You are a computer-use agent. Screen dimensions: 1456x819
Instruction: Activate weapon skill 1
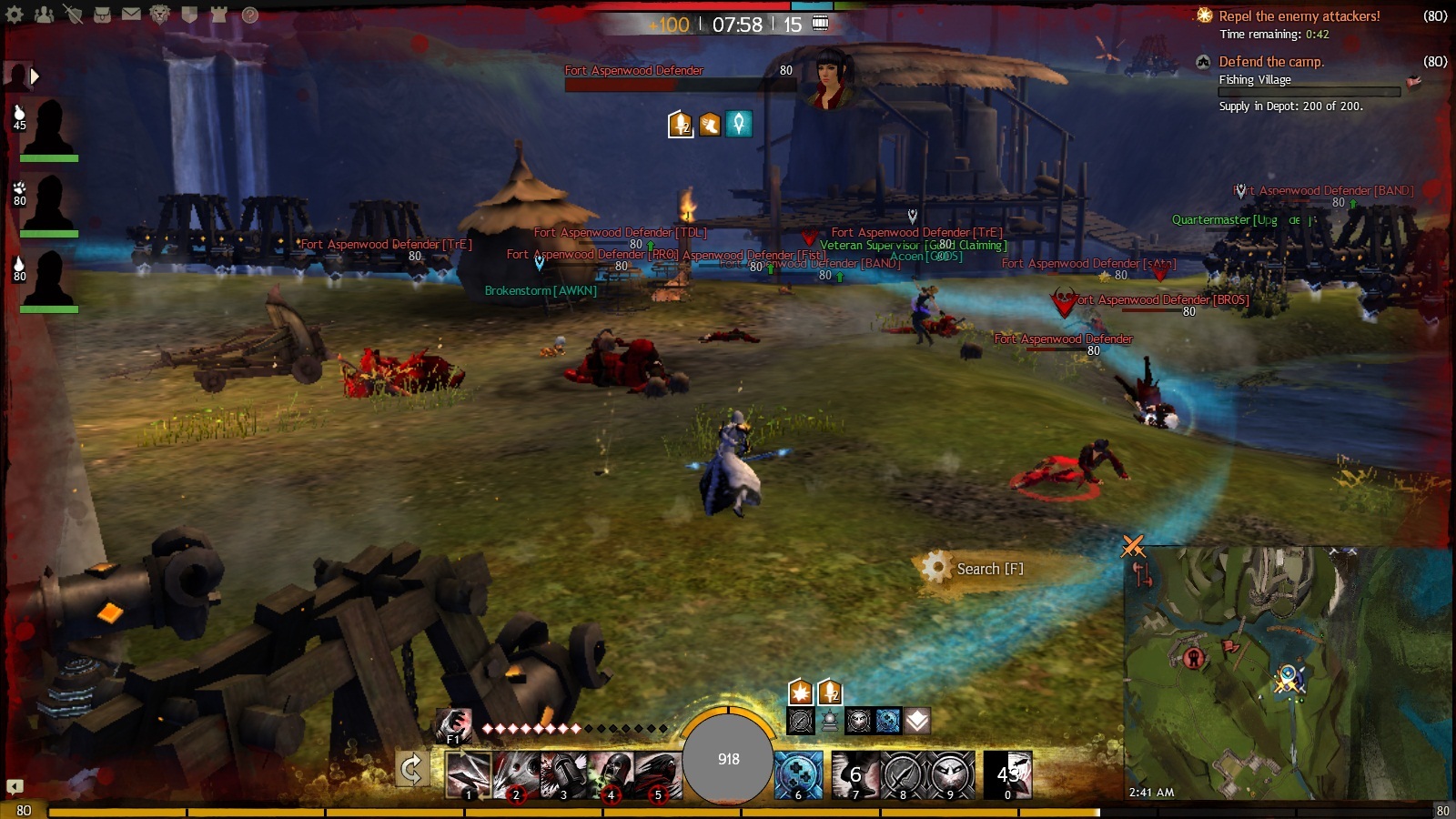(x=469, y=774)
